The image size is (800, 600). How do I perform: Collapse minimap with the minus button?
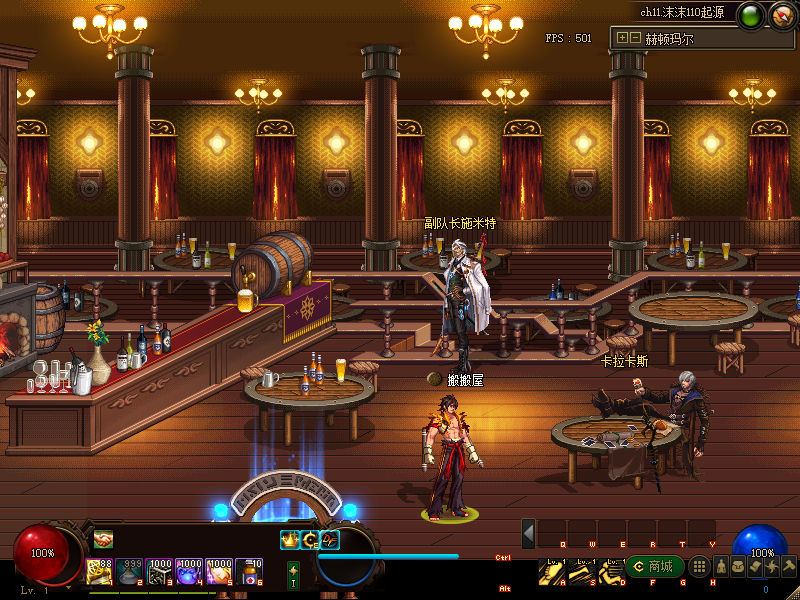pos(635,38)
